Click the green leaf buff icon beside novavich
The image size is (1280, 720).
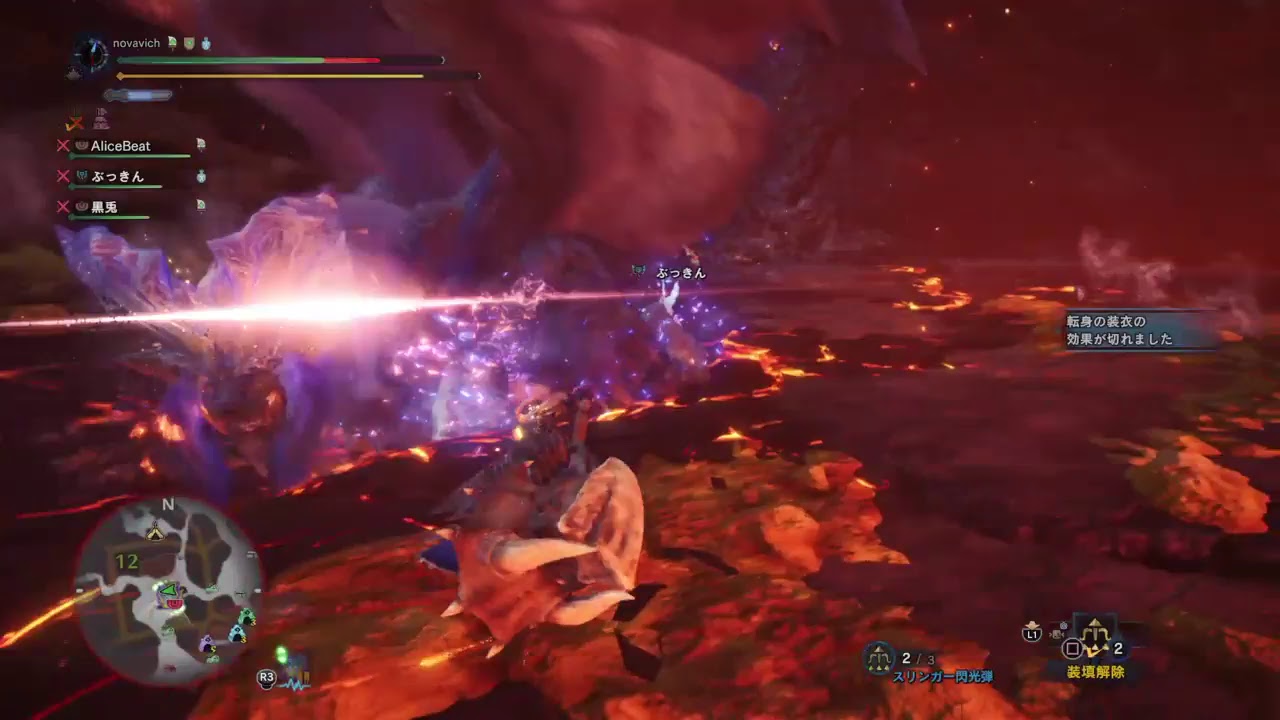[x=170, y=42]
